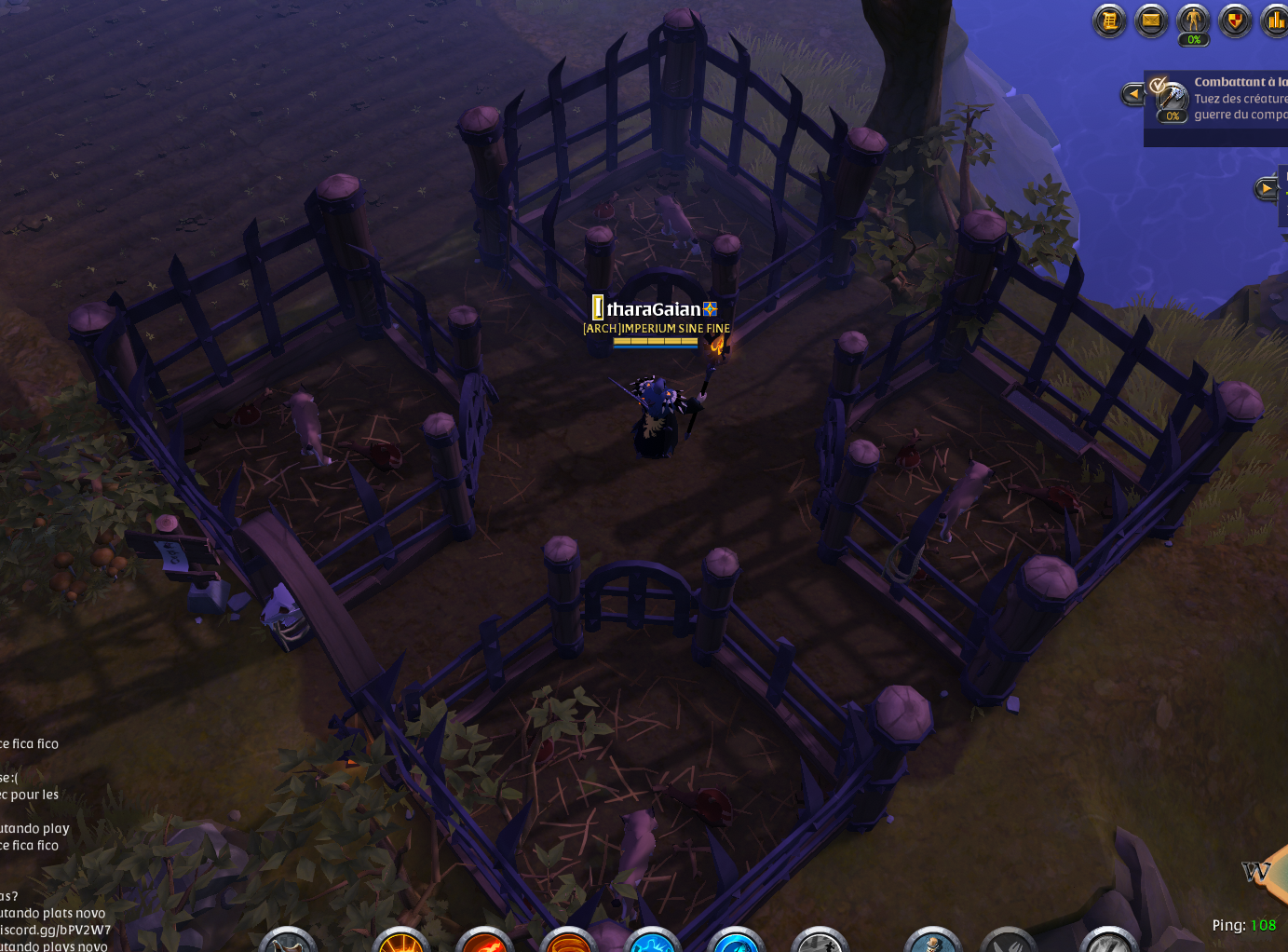Open the mail envelope icon

pyautogui.click(x=1151, y=20)
